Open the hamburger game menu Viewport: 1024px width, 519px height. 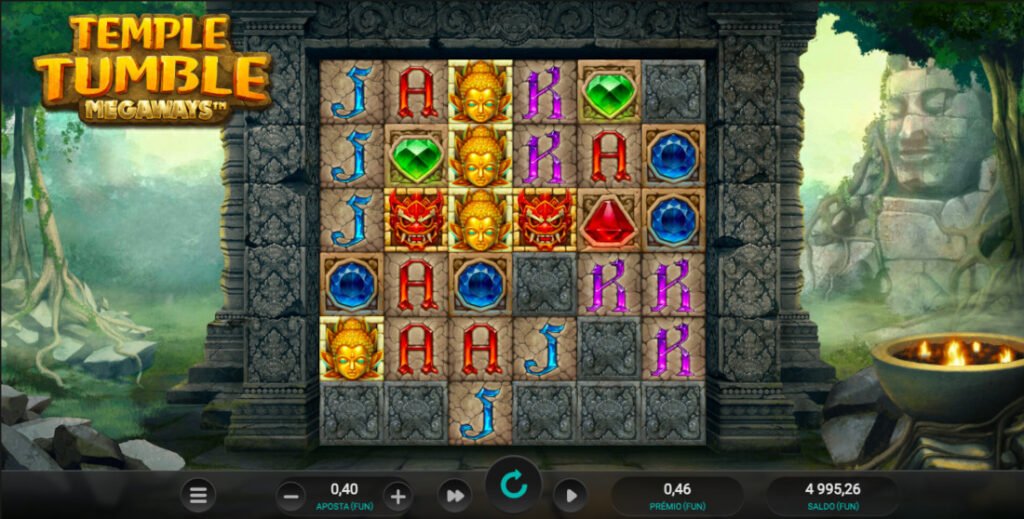tap(199, 494)
